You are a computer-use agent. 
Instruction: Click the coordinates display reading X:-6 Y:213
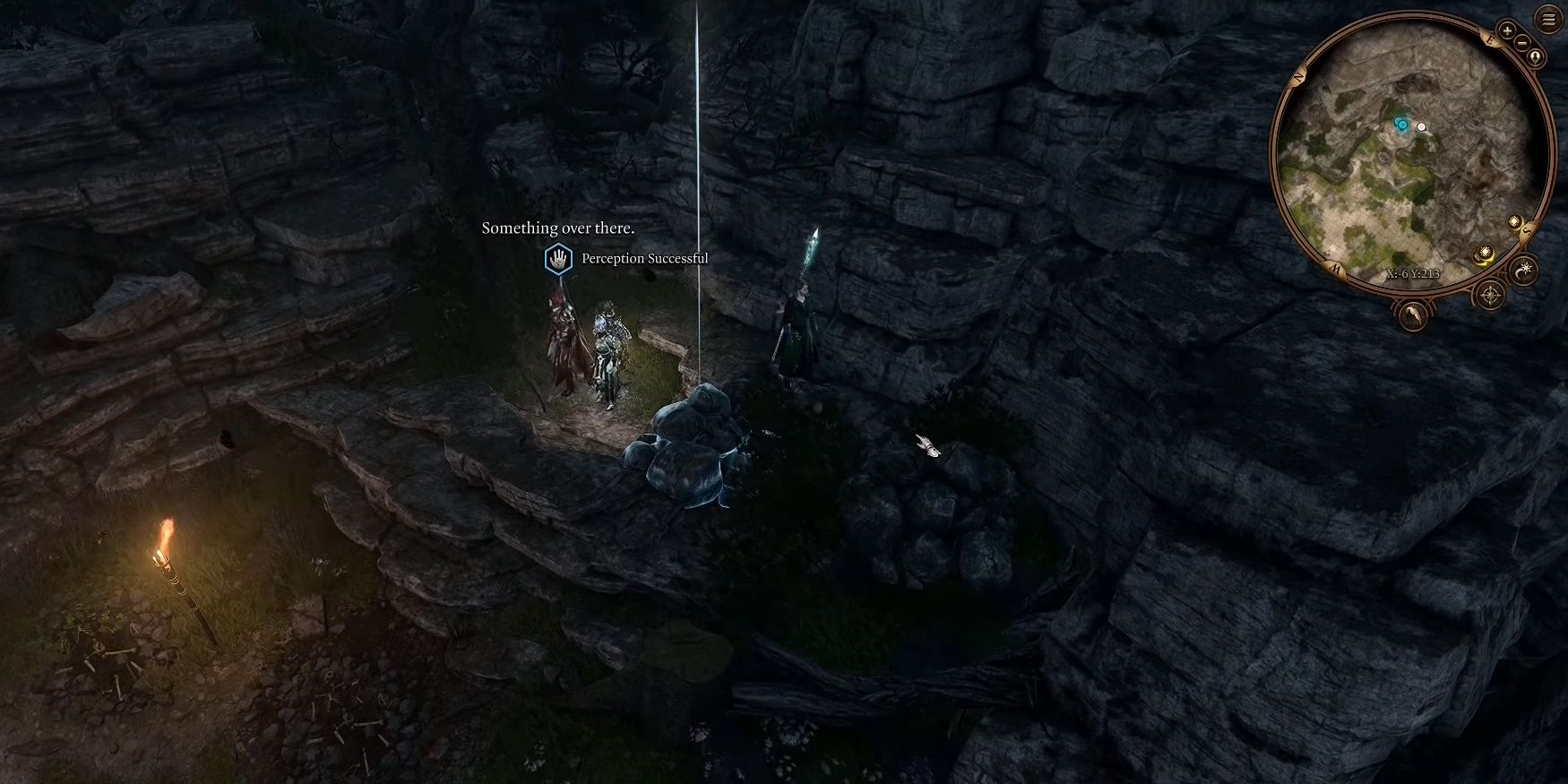[1414, 273]
